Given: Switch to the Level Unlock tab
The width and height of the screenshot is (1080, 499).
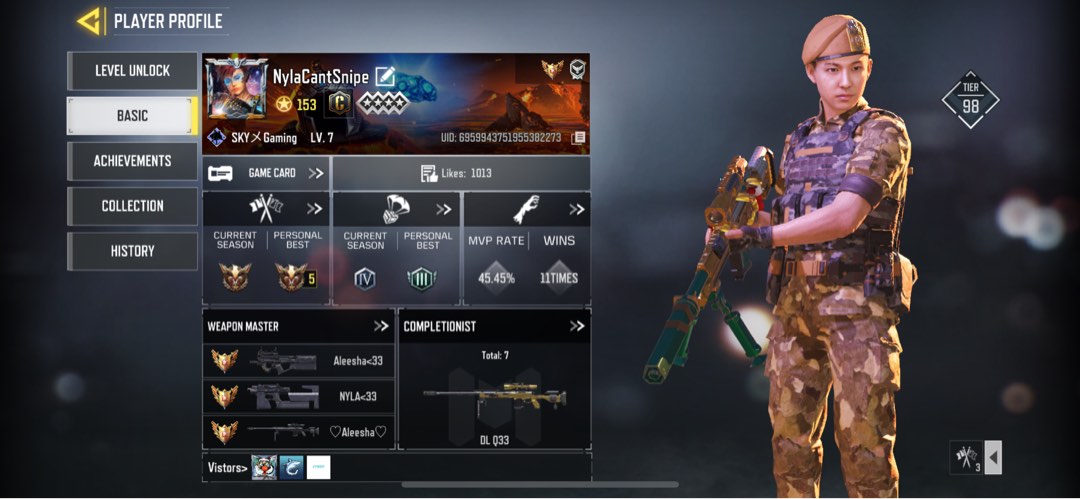Looking at the screenshot, I should pos(132,71).
